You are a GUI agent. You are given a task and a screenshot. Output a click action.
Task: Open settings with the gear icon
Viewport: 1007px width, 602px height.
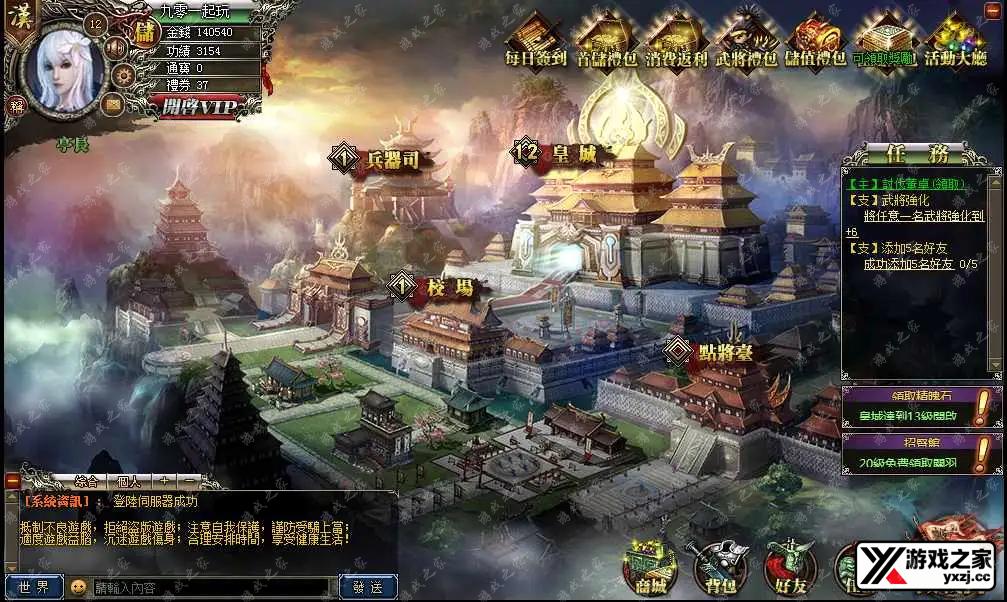click(123, 75)
